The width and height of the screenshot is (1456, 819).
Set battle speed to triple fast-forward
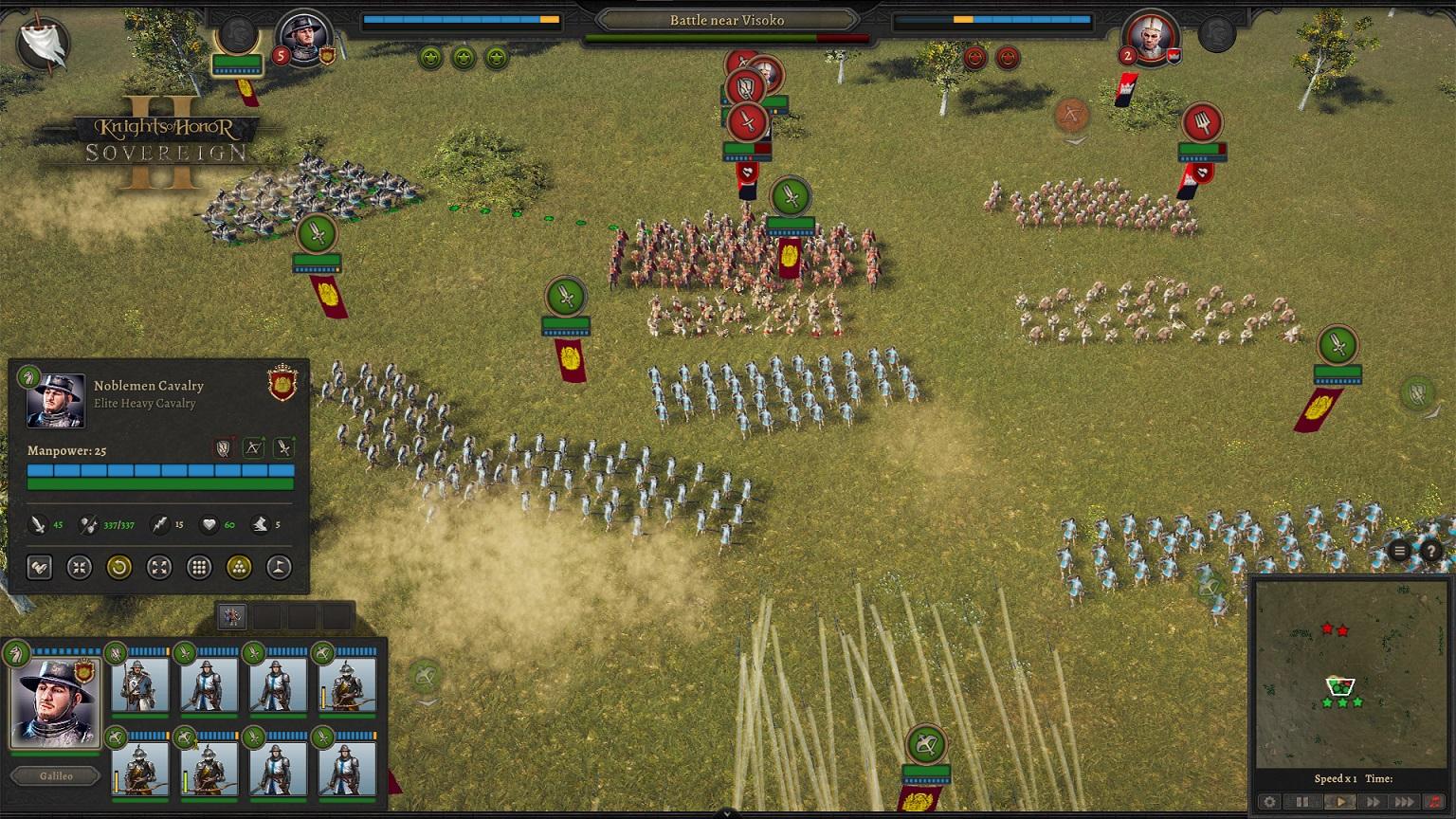[1404, 802]
